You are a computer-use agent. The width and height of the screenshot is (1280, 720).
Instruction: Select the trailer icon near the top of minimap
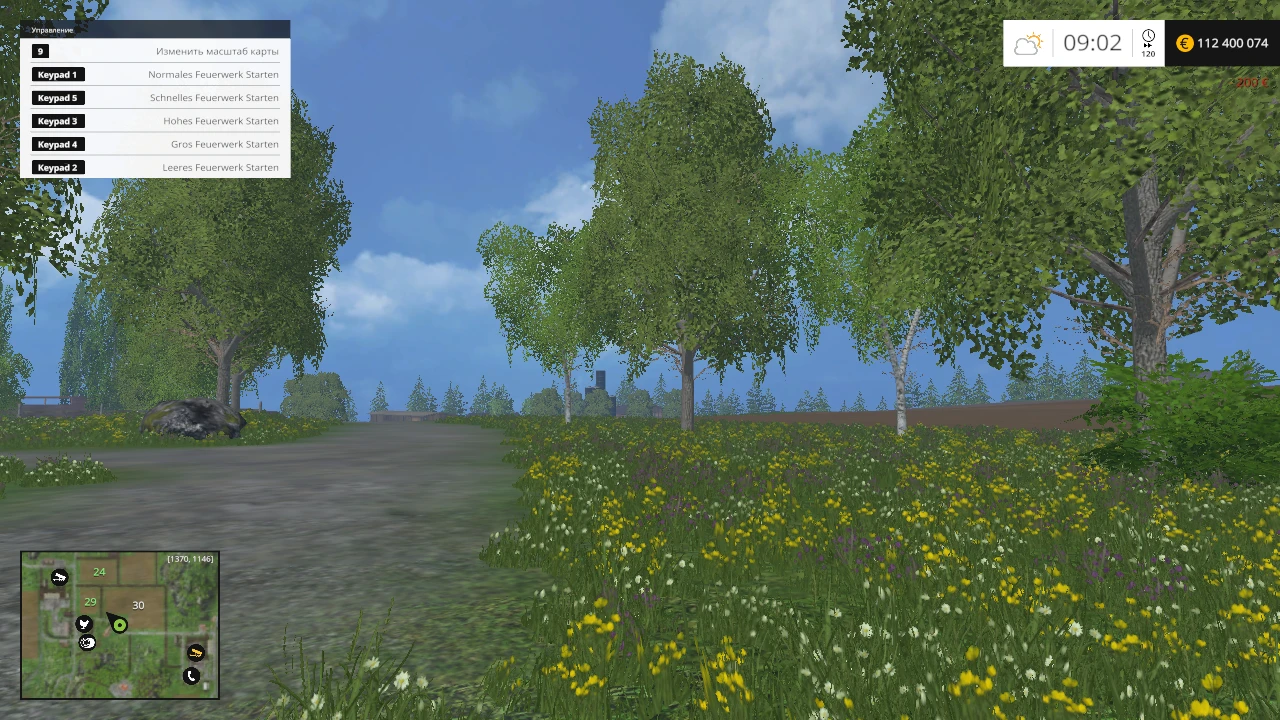60,577
